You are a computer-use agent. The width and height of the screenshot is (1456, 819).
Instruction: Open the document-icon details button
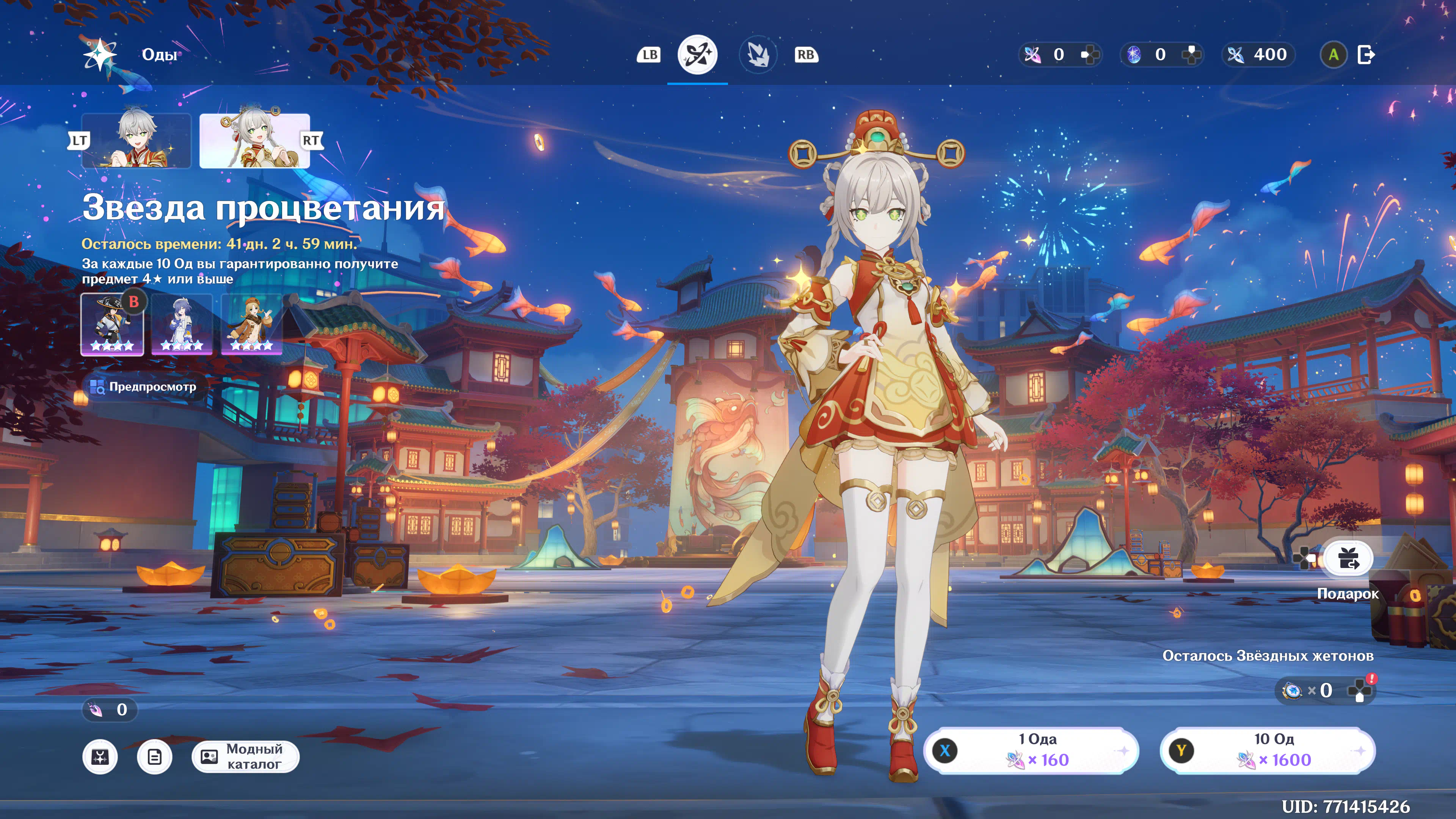click(154, 756)
